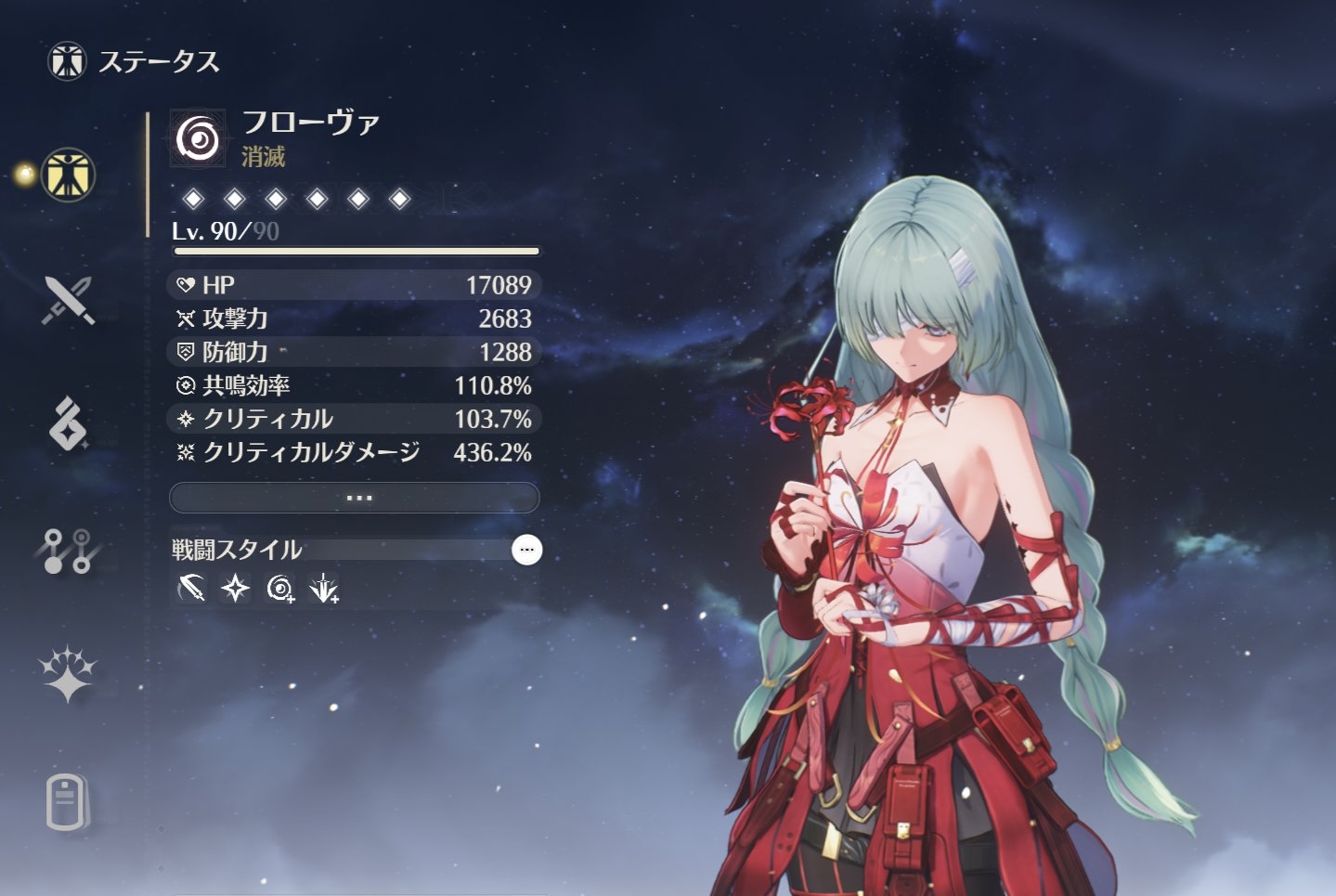1336x896 pixels.
Task: Select the Status tab with human figure icon
Action: click(x=68, y=175)
